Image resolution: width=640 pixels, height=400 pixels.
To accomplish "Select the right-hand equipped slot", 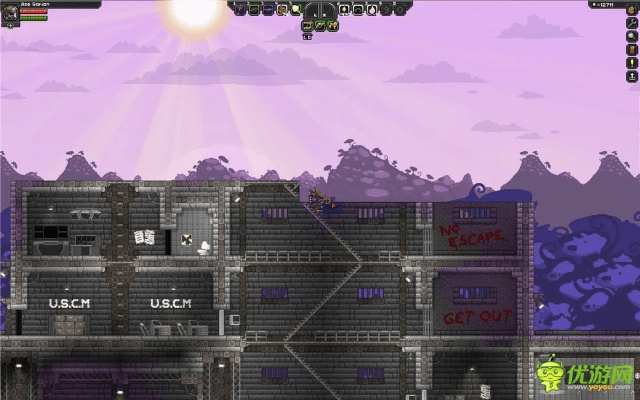I will point(326,10).
